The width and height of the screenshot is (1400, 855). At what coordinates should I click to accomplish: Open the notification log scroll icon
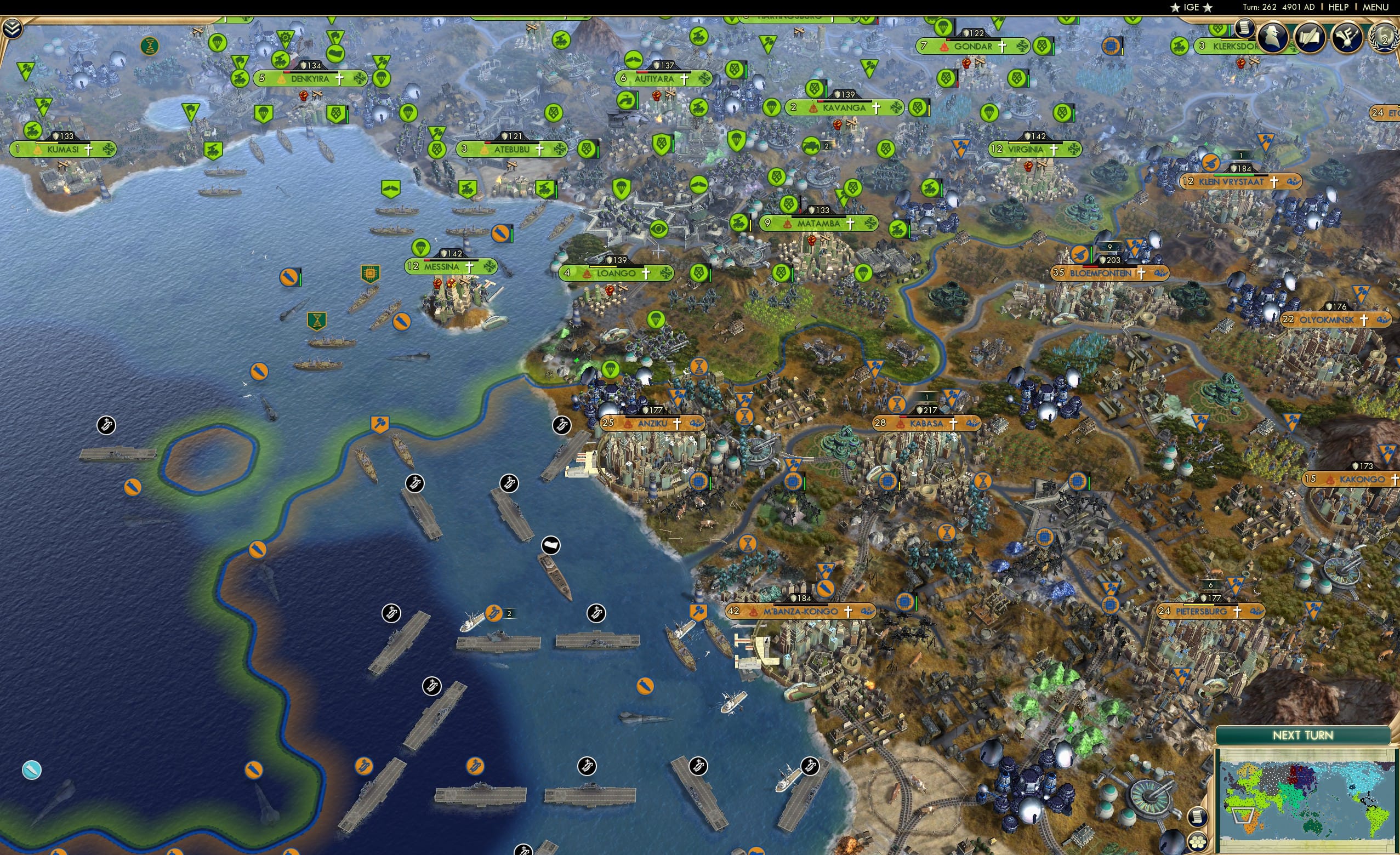click(x=1245, y=30)
